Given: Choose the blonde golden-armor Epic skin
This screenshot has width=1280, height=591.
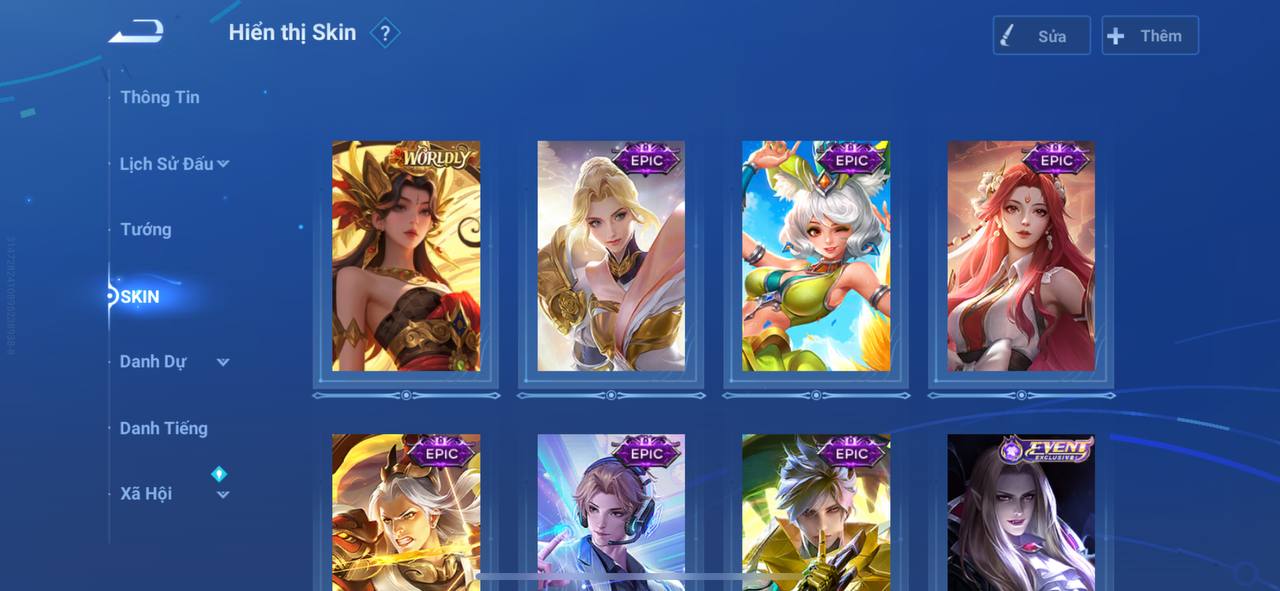Looking at the screenshot, I should (611, 256).
